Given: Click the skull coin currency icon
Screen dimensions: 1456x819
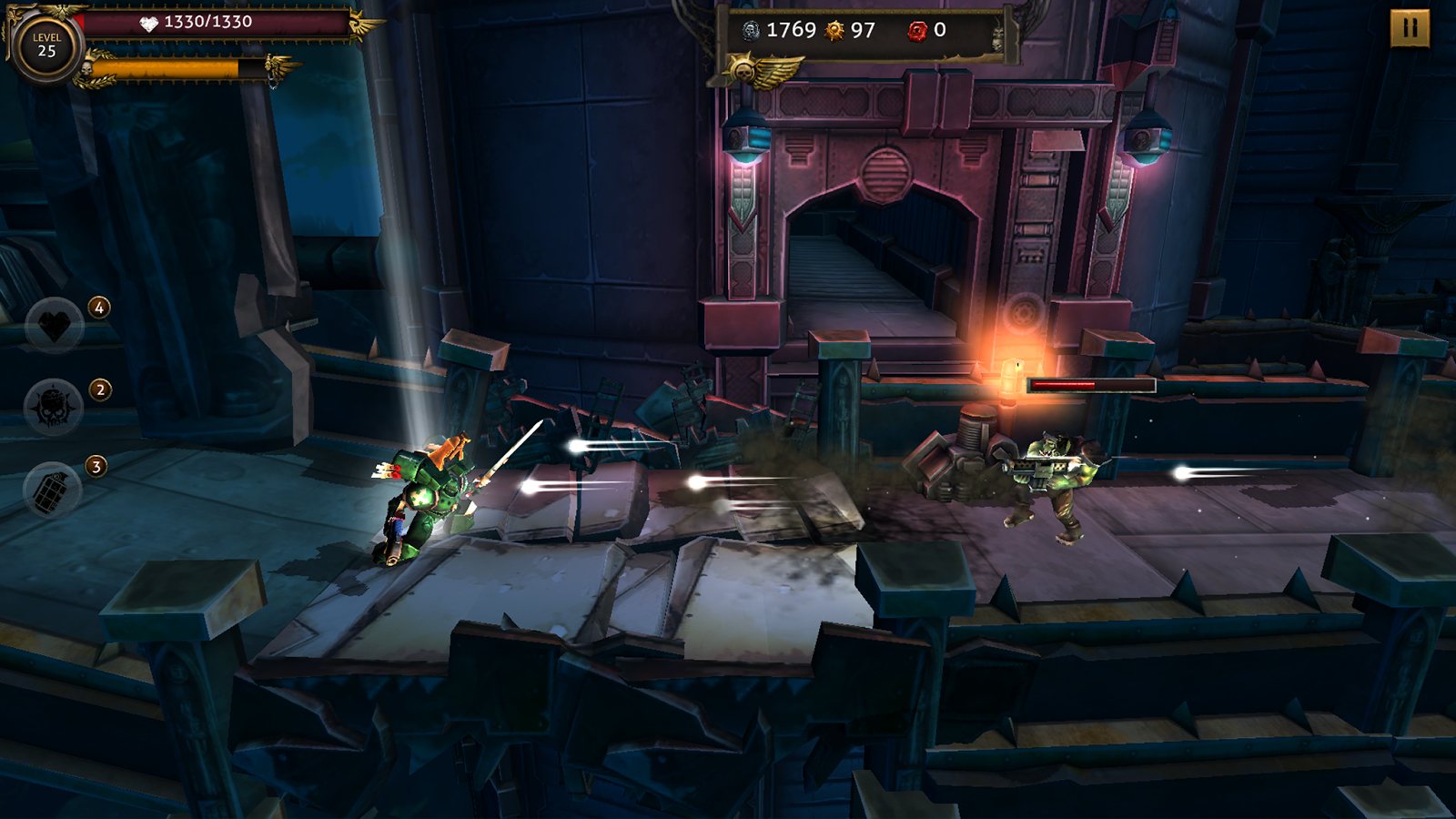Looking at the screenshot, I should pyautogui.click(x=749, y=29).
